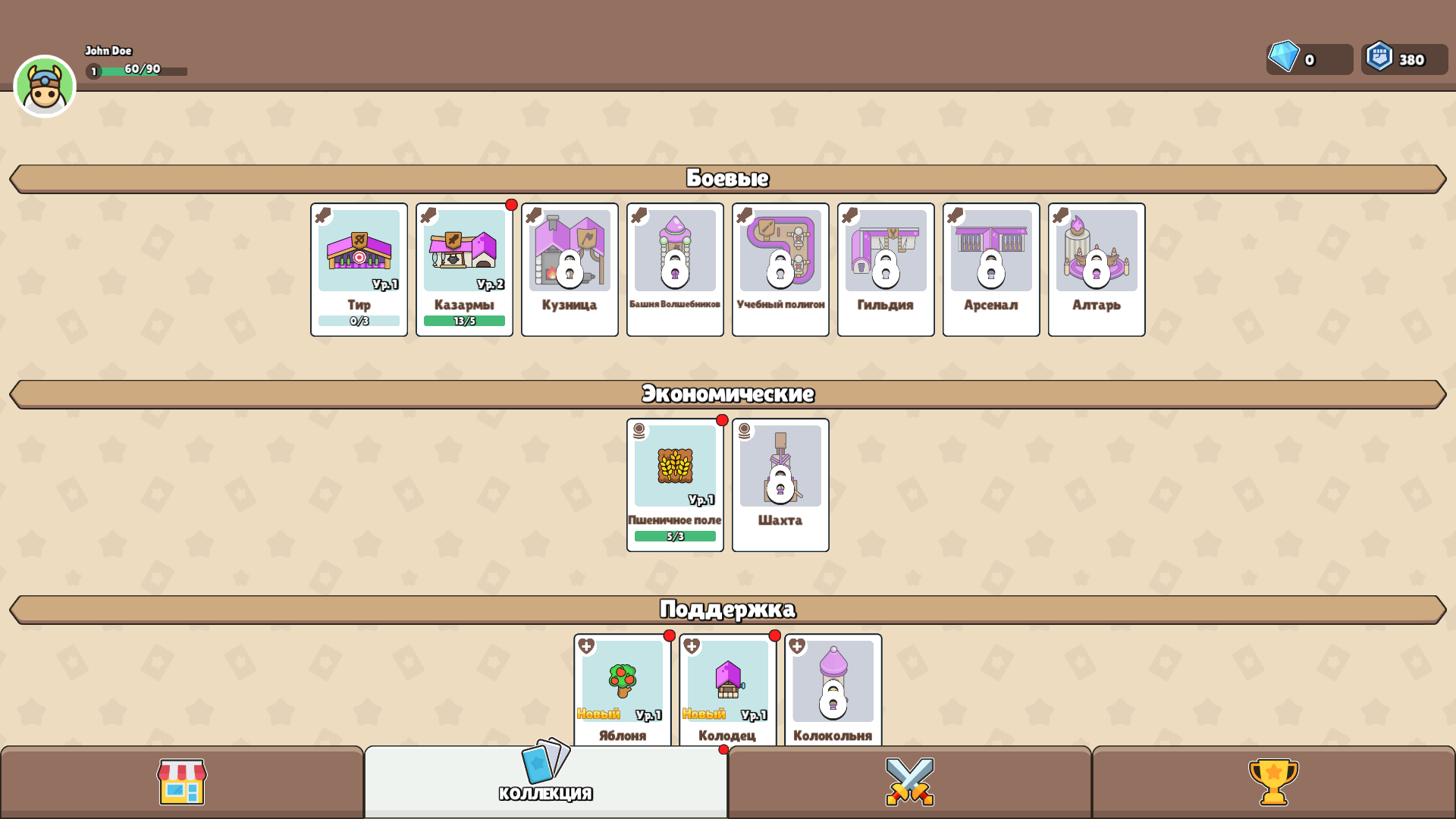Open John Doe's avatar portrait
This screenshot has width=1456, height=819.
pos(45,85)
